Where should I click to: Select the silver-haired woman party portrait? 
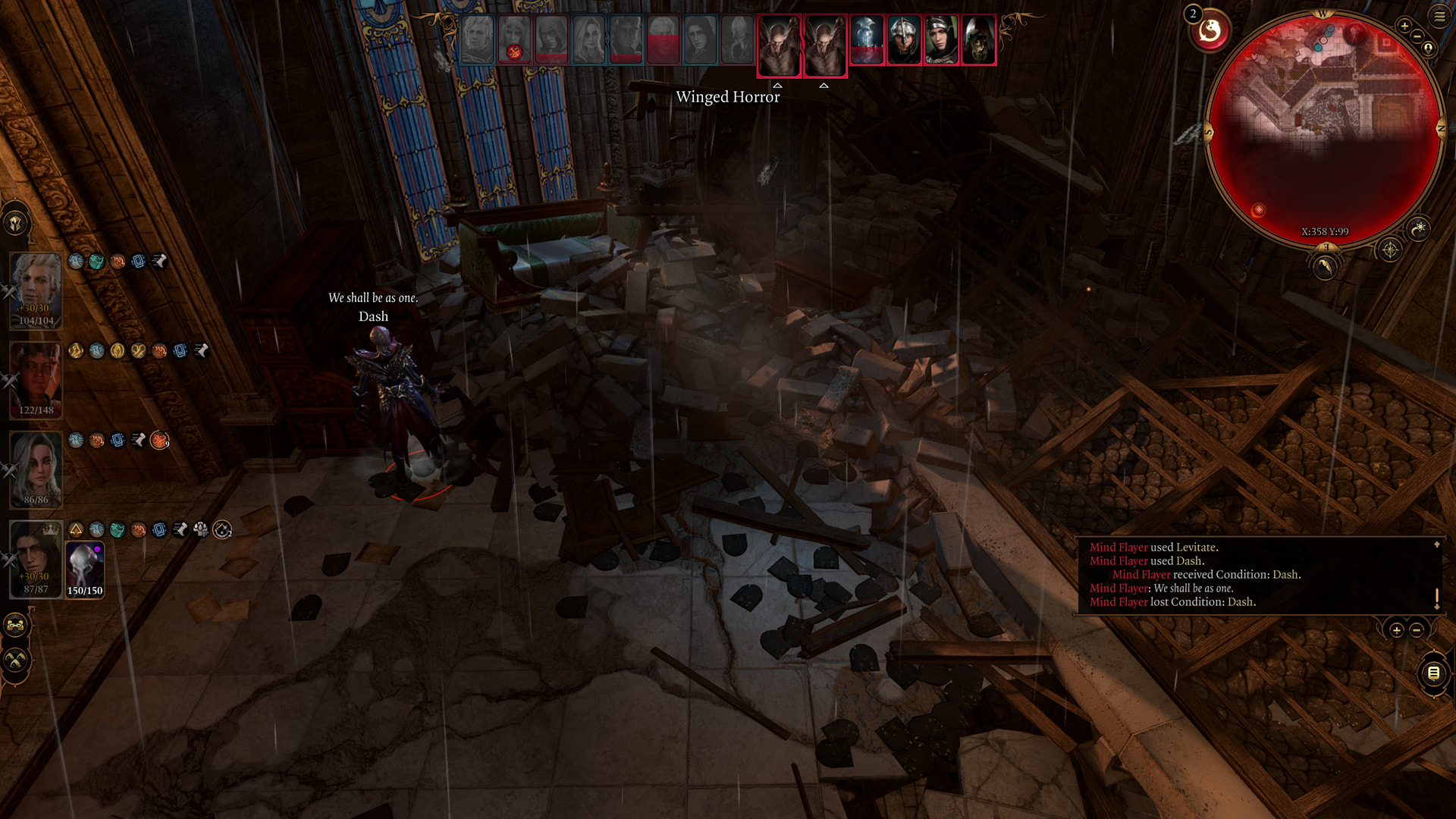(36, 469)
